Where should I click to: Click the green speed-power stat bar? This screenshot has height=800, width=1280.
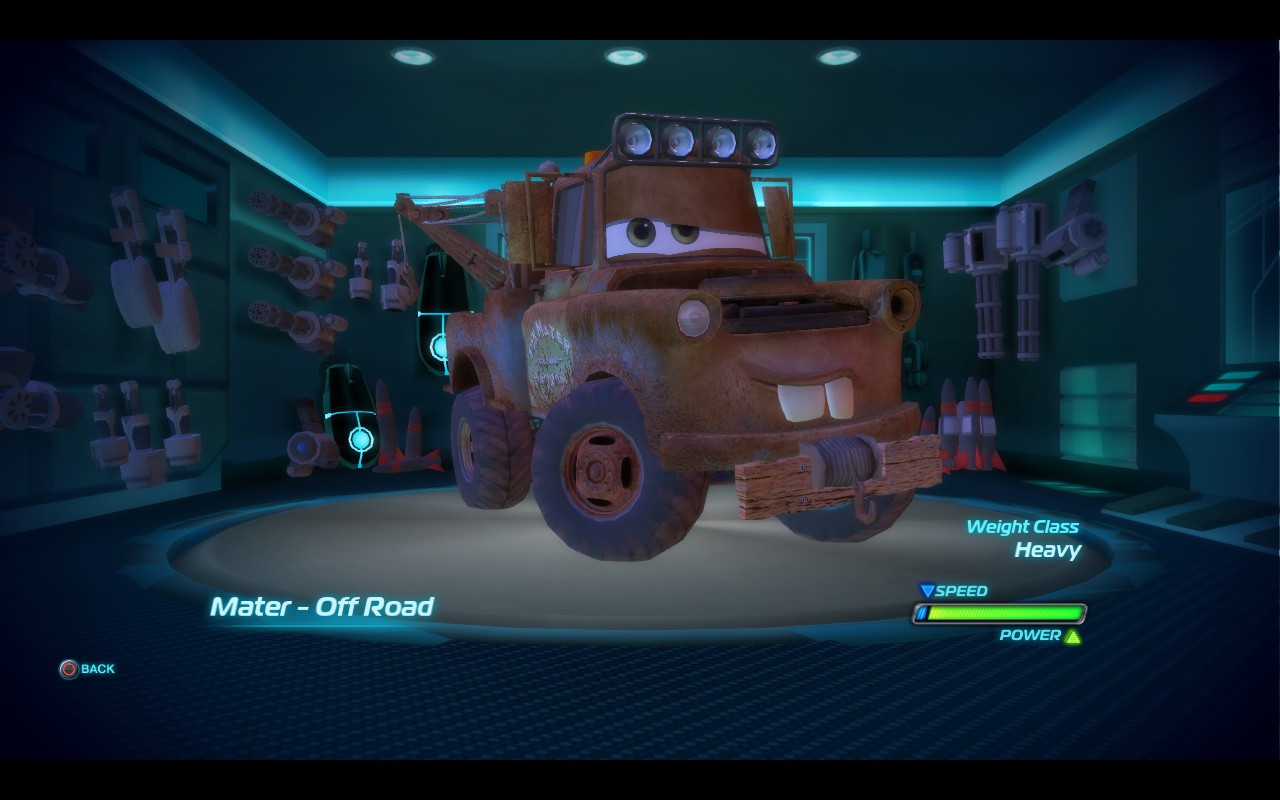[1000, 613]
